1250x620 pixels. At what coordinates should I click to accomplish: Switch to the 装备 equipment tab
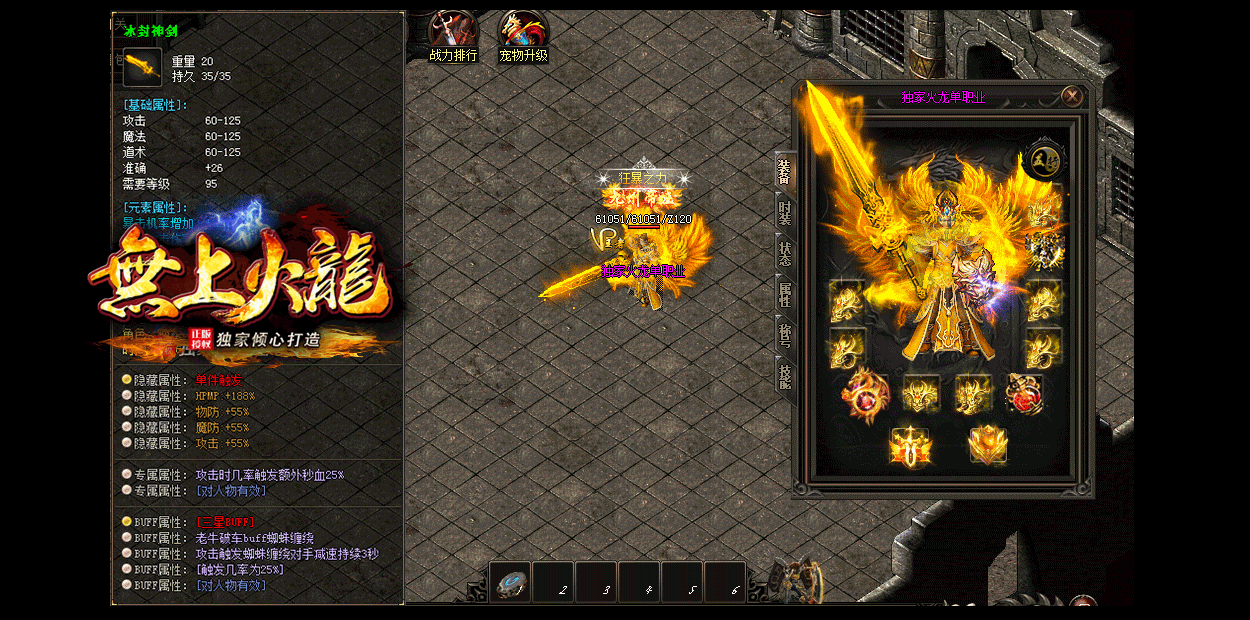tap(785, 173)
